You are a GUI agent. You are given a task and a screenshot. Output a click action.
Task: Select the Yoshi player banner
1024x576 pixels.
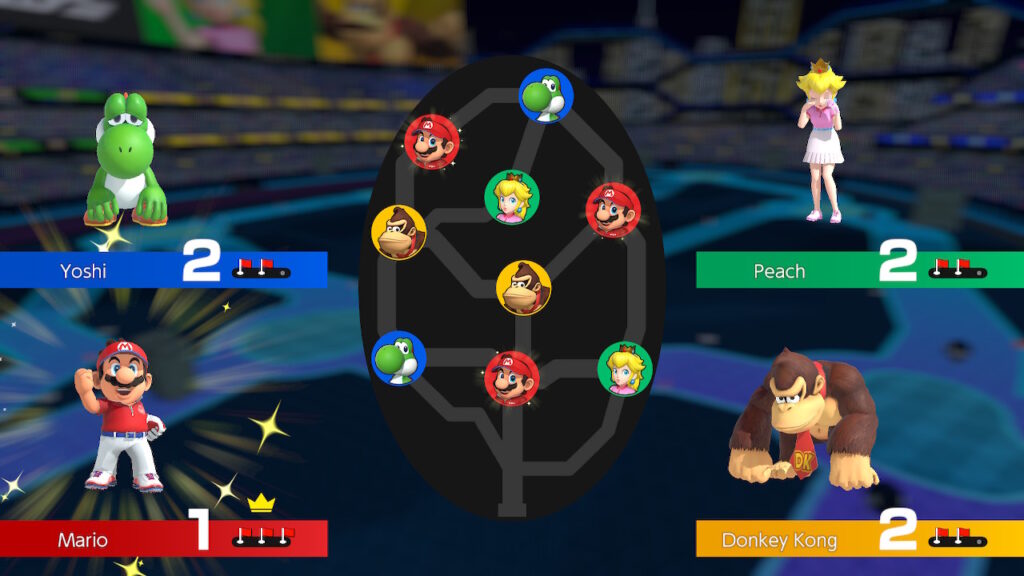(x=163, y=270)
